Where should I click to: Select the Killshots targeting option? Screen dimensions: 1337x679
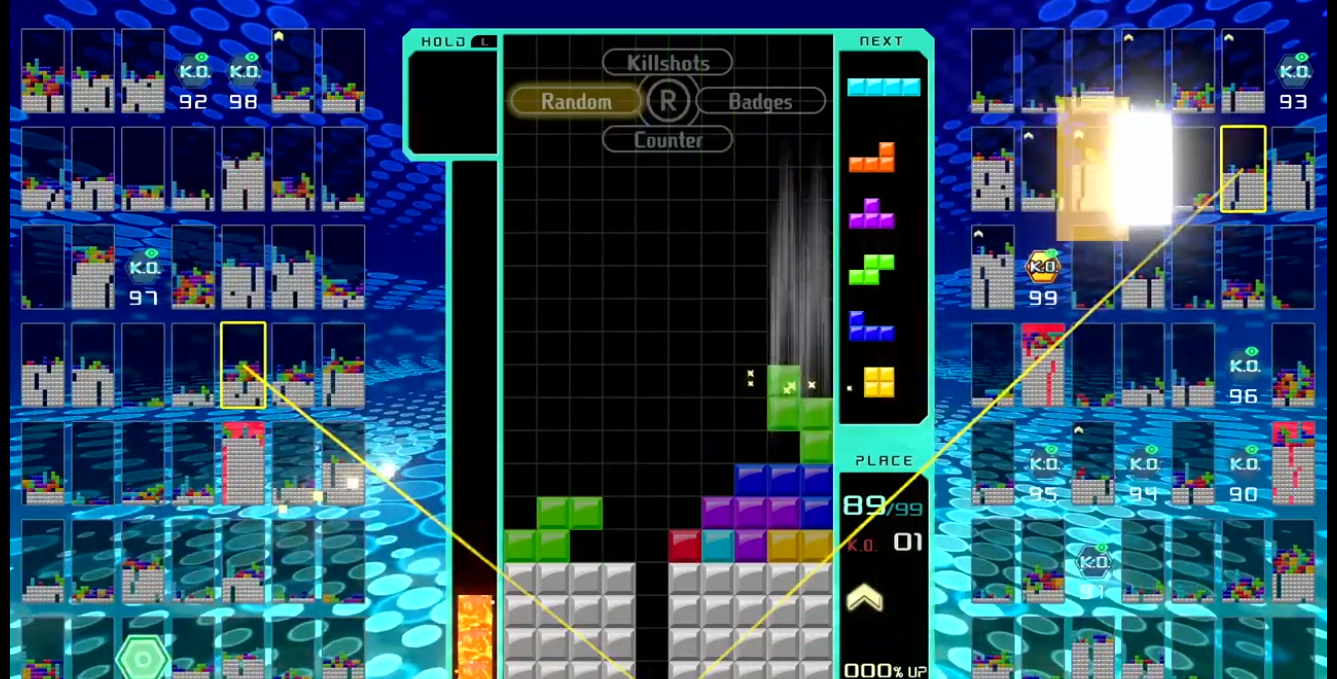[667, 63]
